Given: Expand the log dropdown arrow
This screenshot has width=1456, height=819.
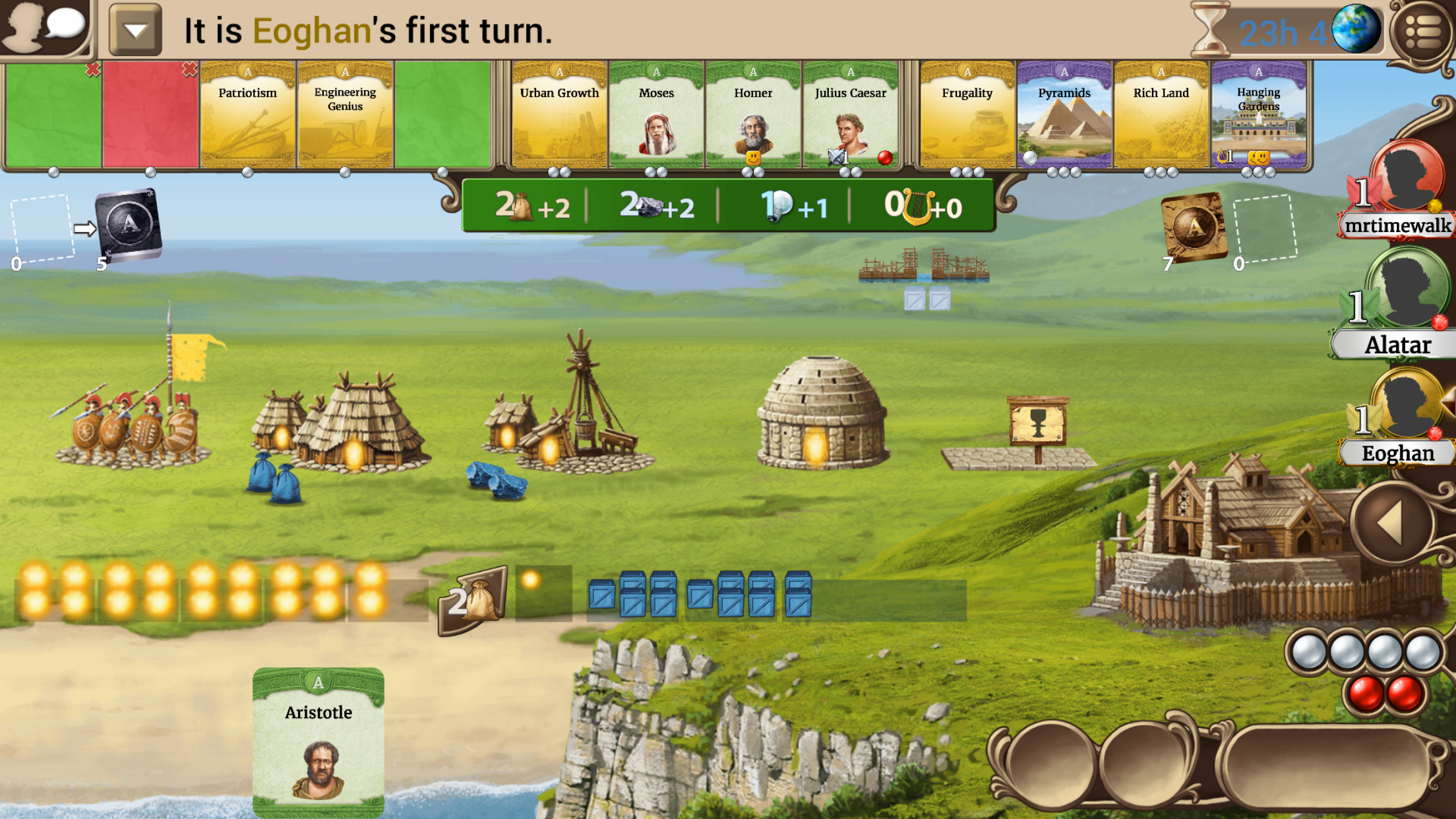Looking at the screenshot, I should click(x=135, y=30).
